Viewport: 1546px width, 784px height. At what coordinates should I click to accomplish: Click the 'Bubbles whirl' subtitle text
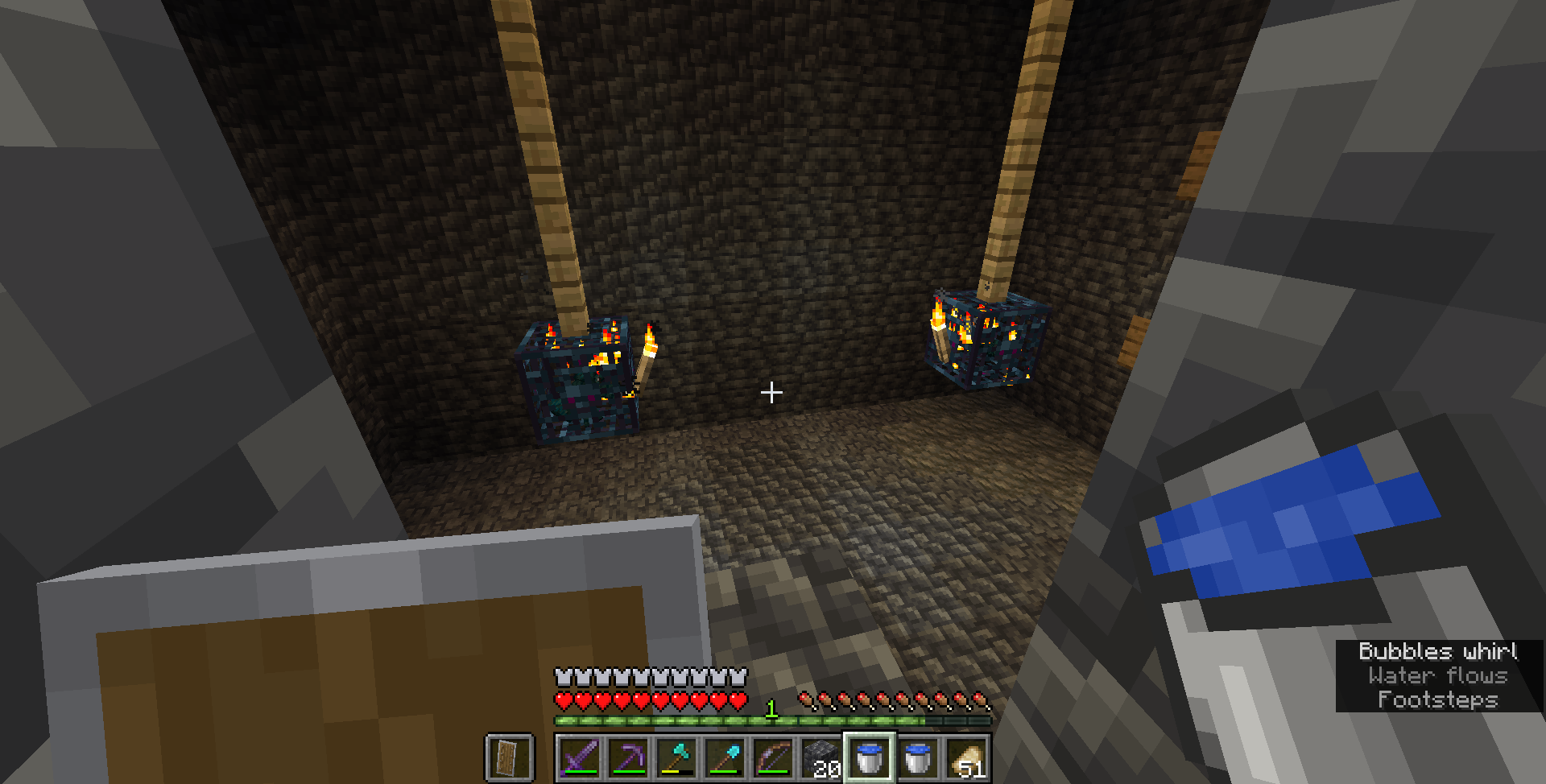click(x=1438, y=652)
